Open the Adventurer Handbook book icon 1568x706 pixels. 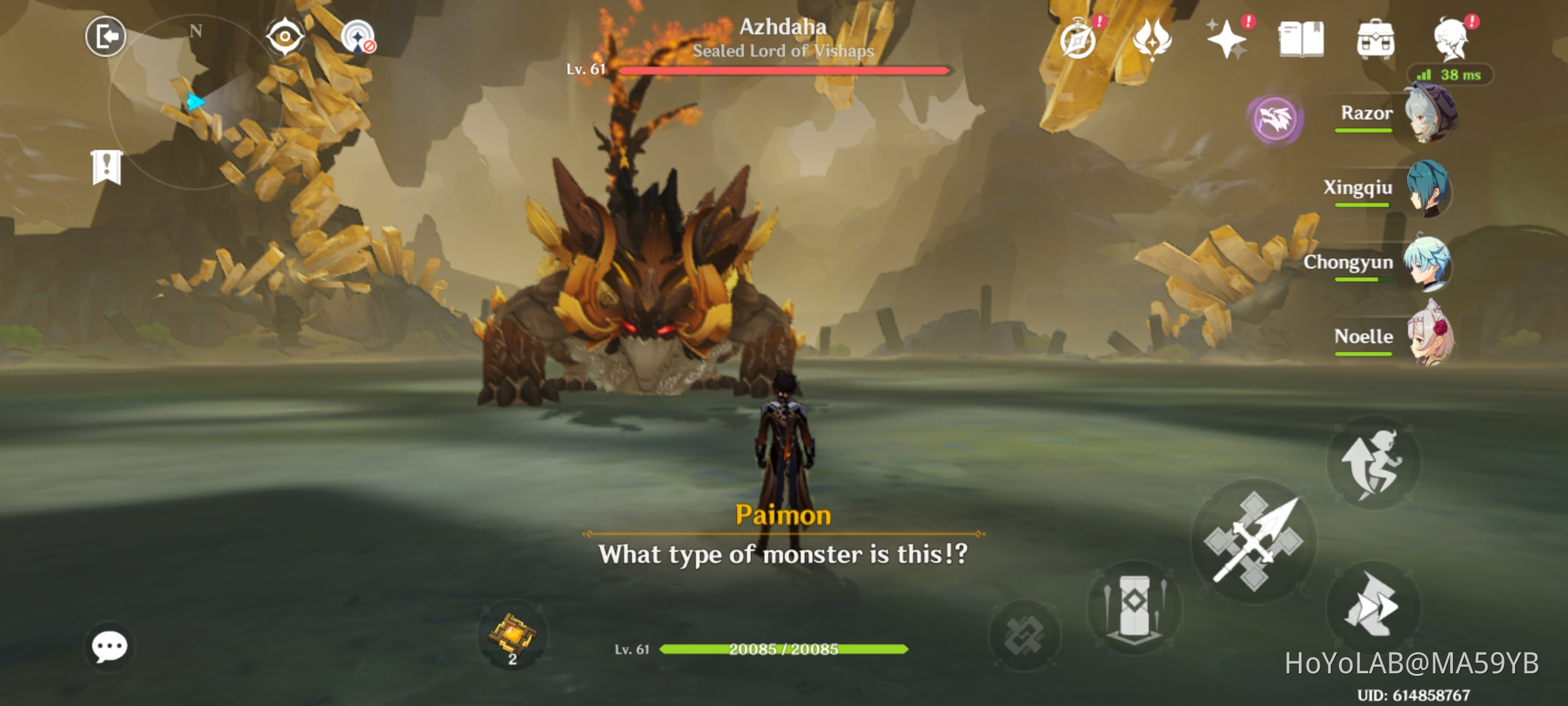click(x=1303, y=39)
